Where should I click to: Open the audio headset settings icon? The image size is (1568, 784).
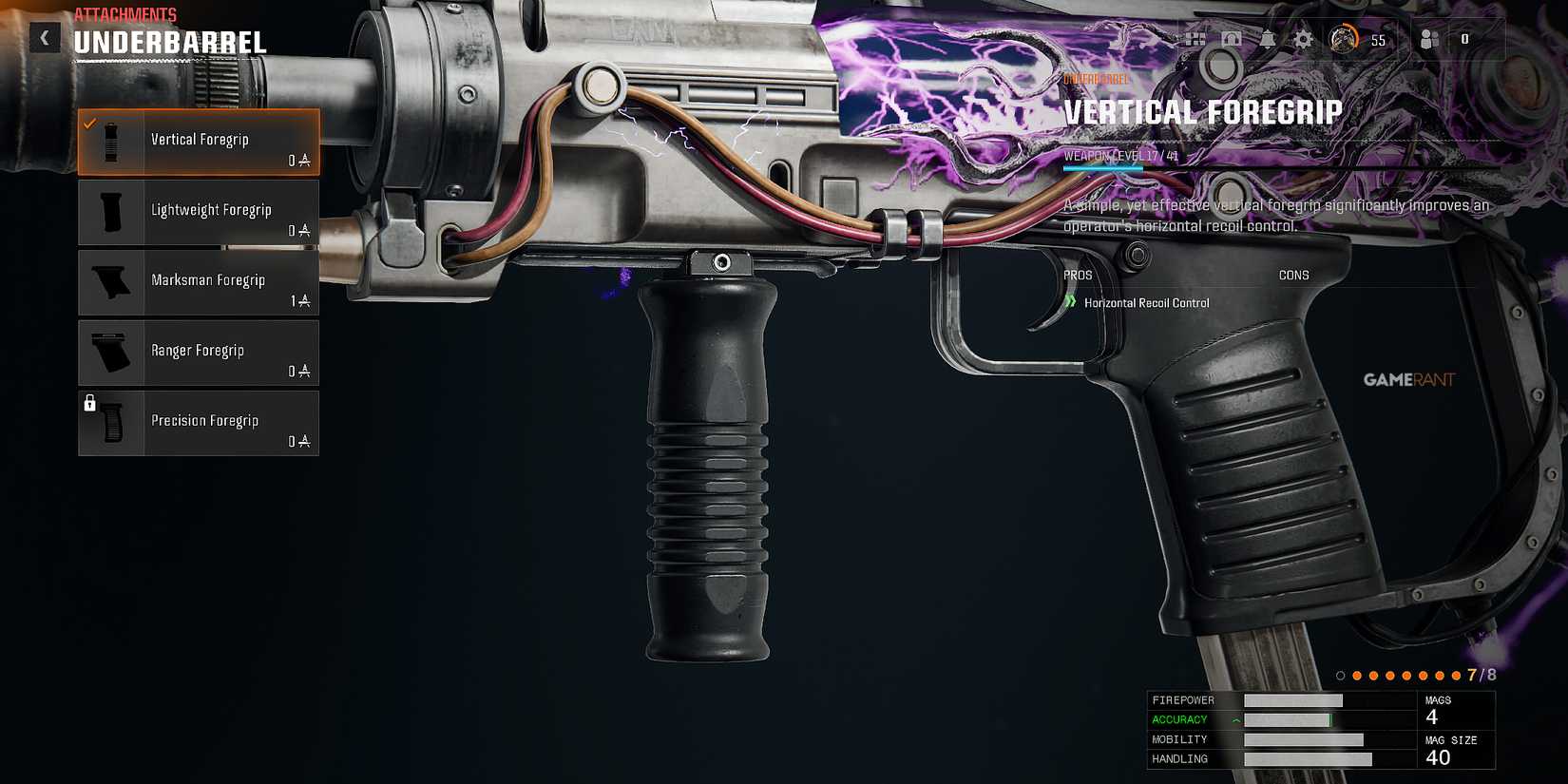point(1233,39)
